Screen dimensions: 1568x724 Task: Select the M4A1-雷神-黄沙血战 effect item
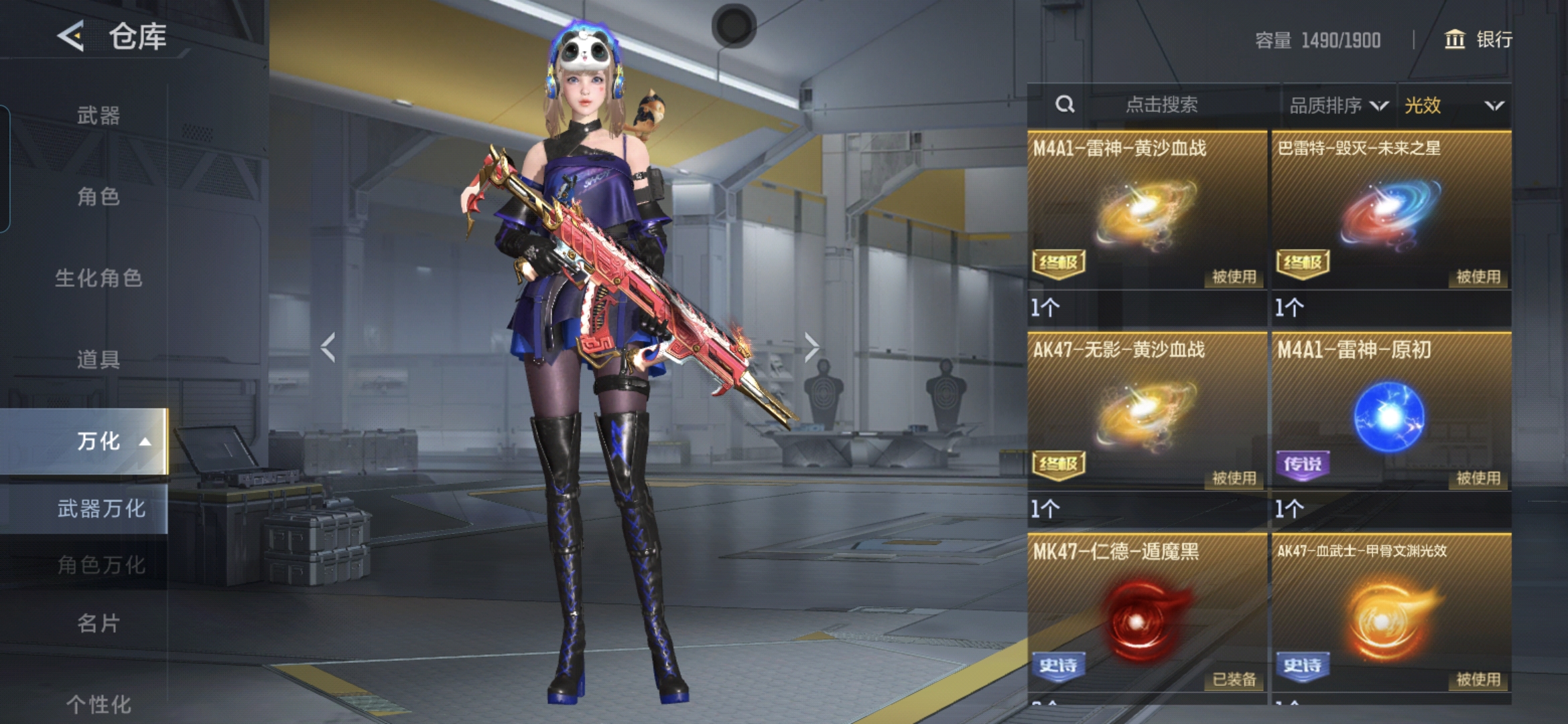click(x=1147, y=211)
